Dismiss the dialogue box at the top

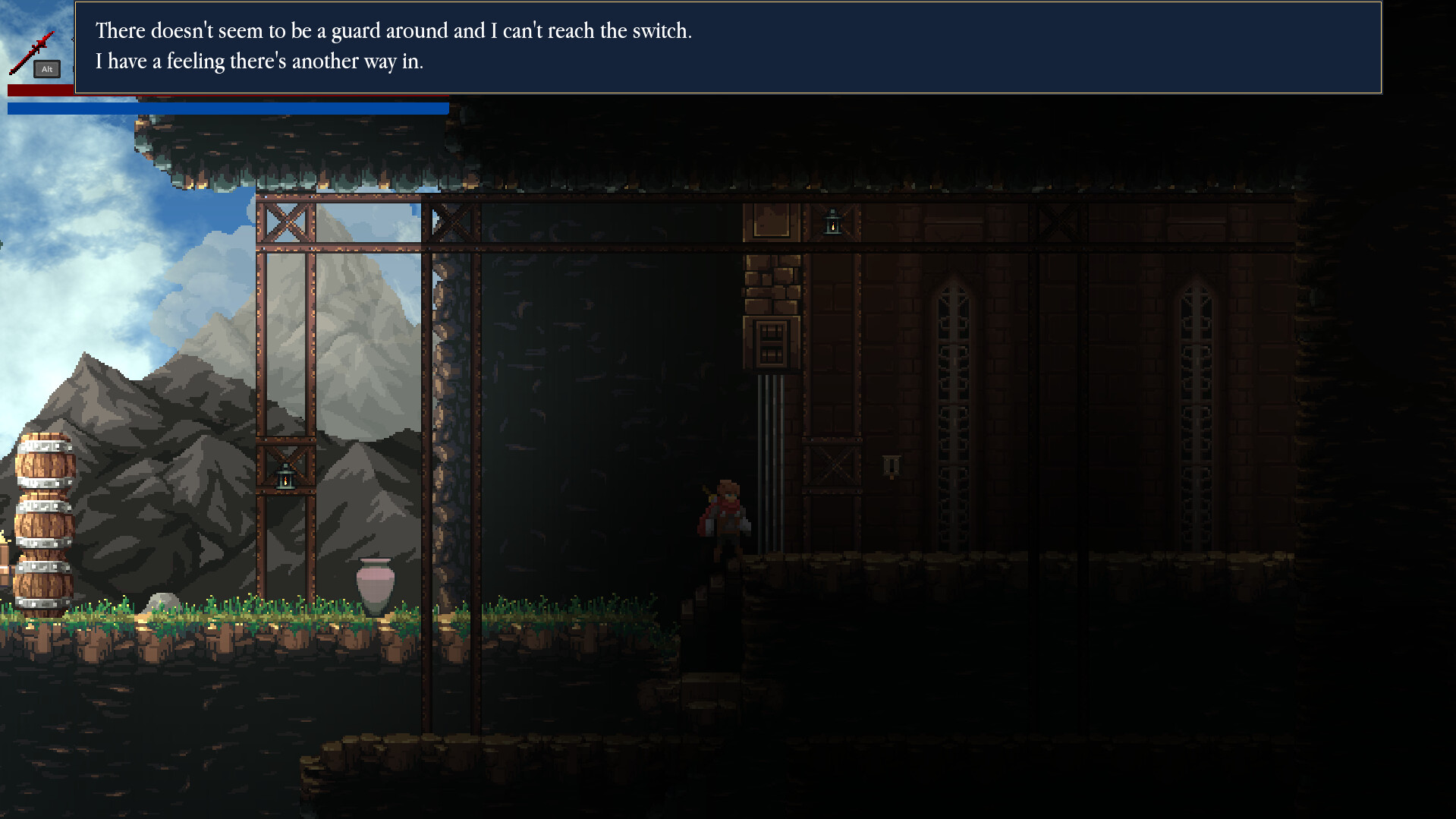click(728, 48)
